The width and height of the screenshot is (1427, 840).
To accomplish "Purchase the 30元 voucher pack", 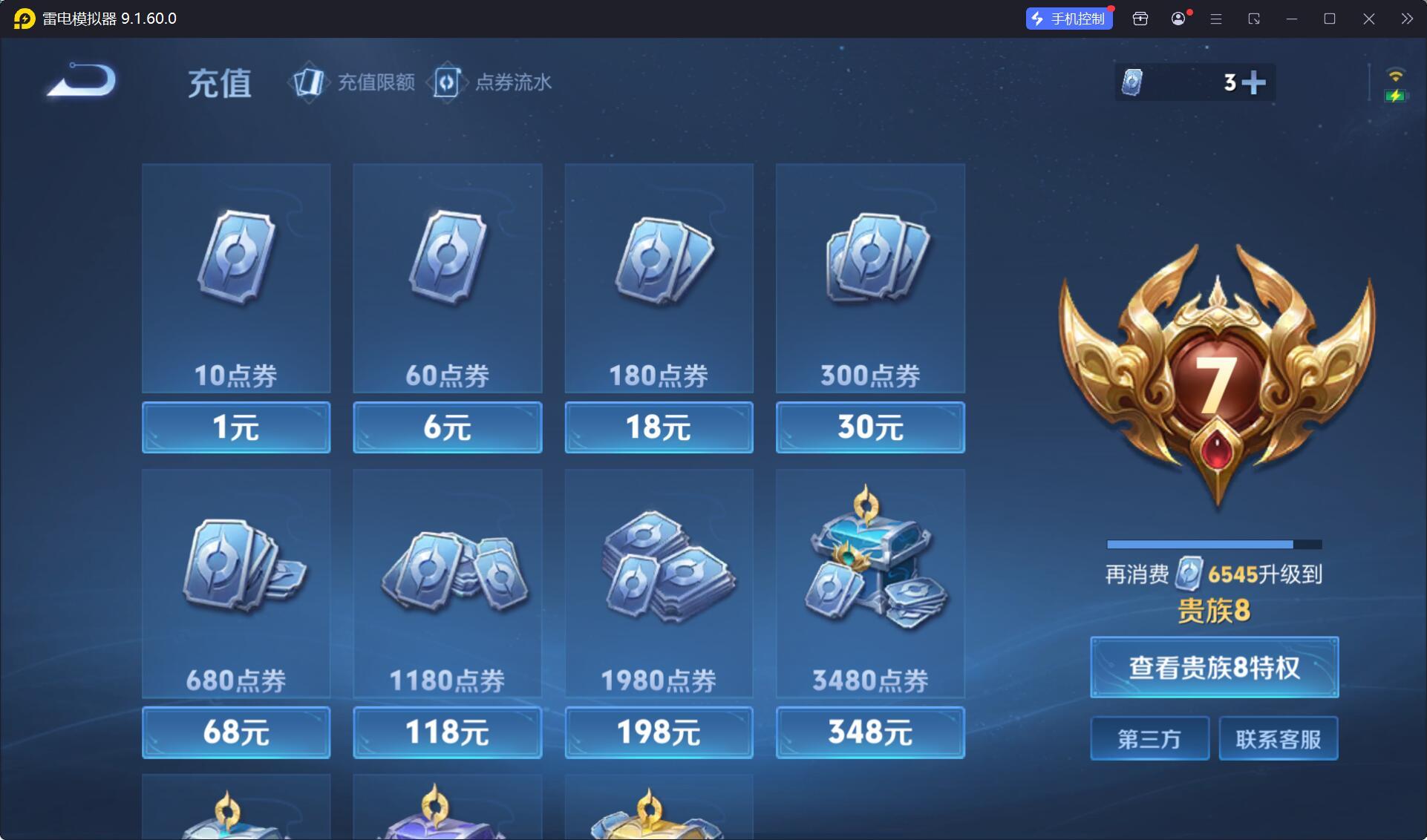I will tap(870, 427).
